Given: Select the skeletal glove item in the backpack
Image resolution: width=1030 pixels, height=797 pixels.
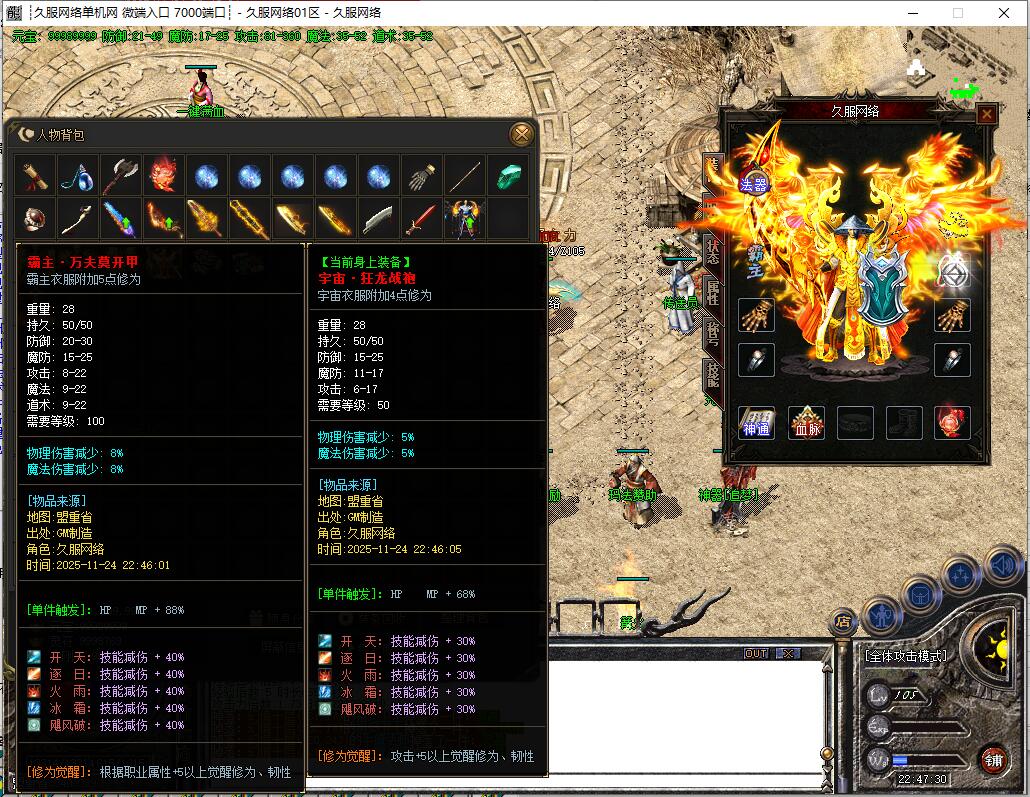Looking at the screenshot, I should [421, 176].
